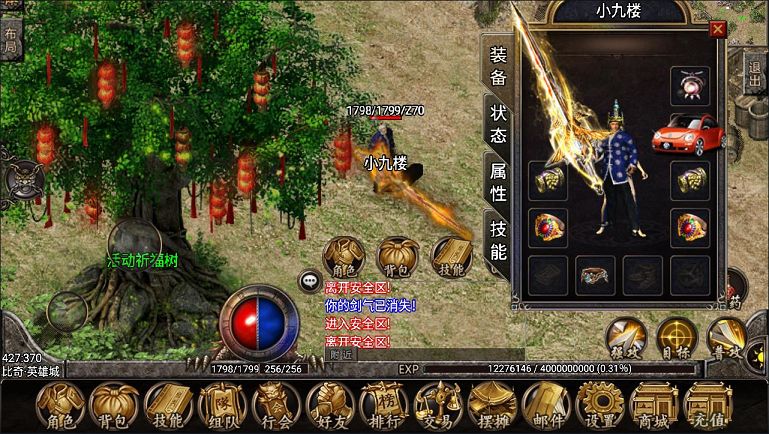Open the 交易 trade menu
769x434 pixels.
click(437, 406)
